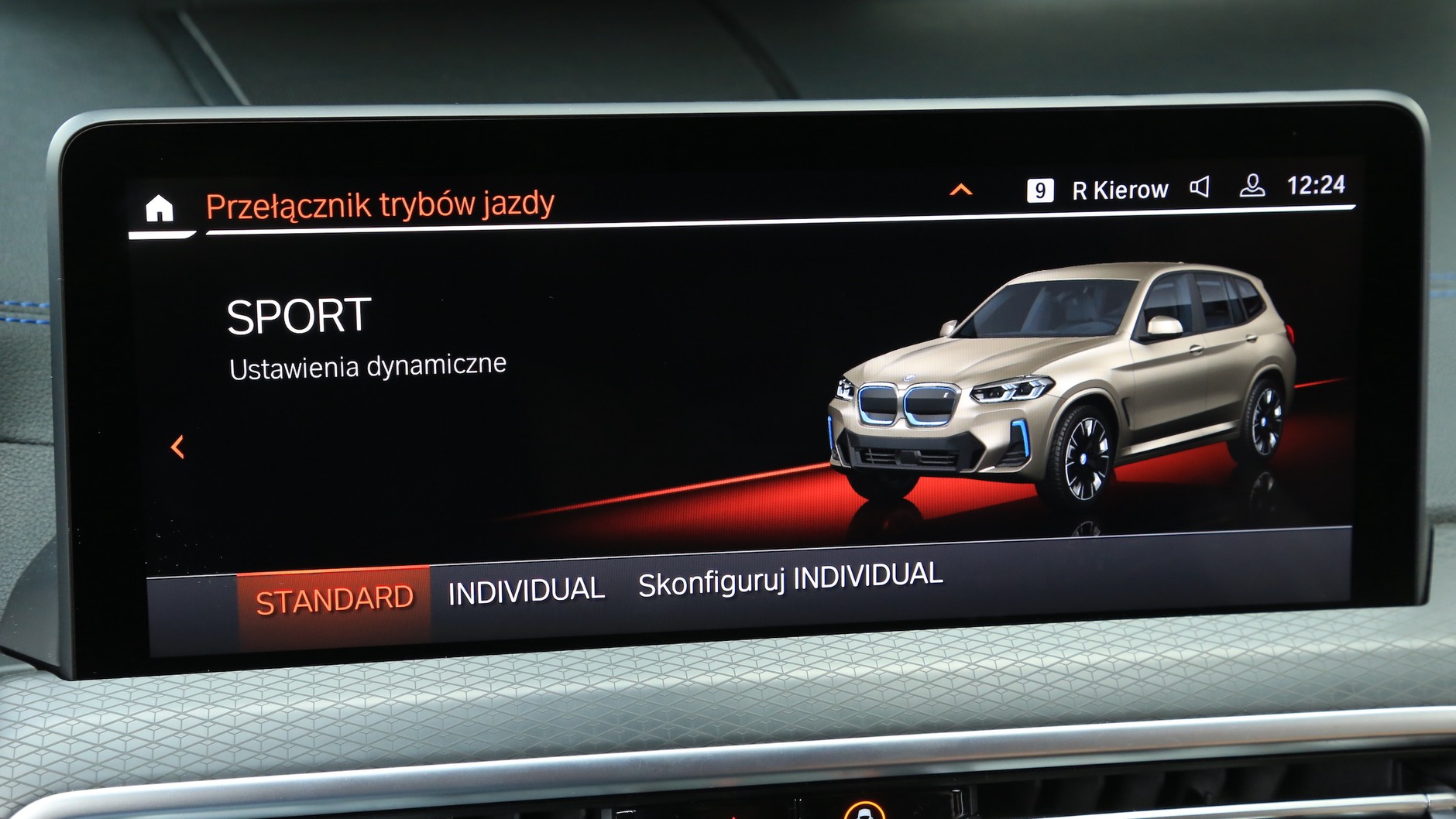Enable STANDARD driving settings
Viewport: 1456px width, 819px height.
coord(336,597)
